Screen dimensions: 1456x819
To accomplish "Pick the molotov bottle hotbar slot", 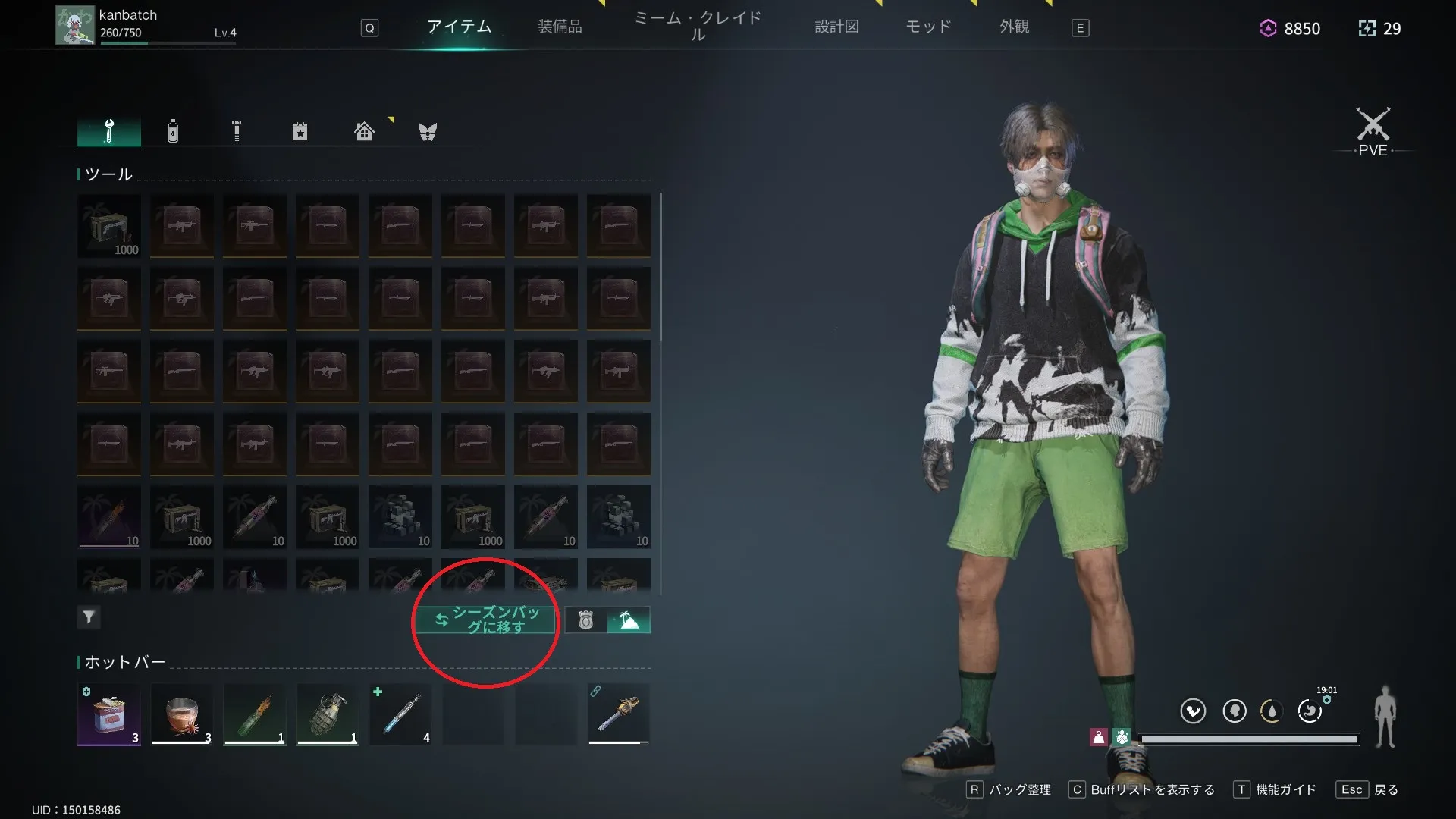I will [255, 714].
